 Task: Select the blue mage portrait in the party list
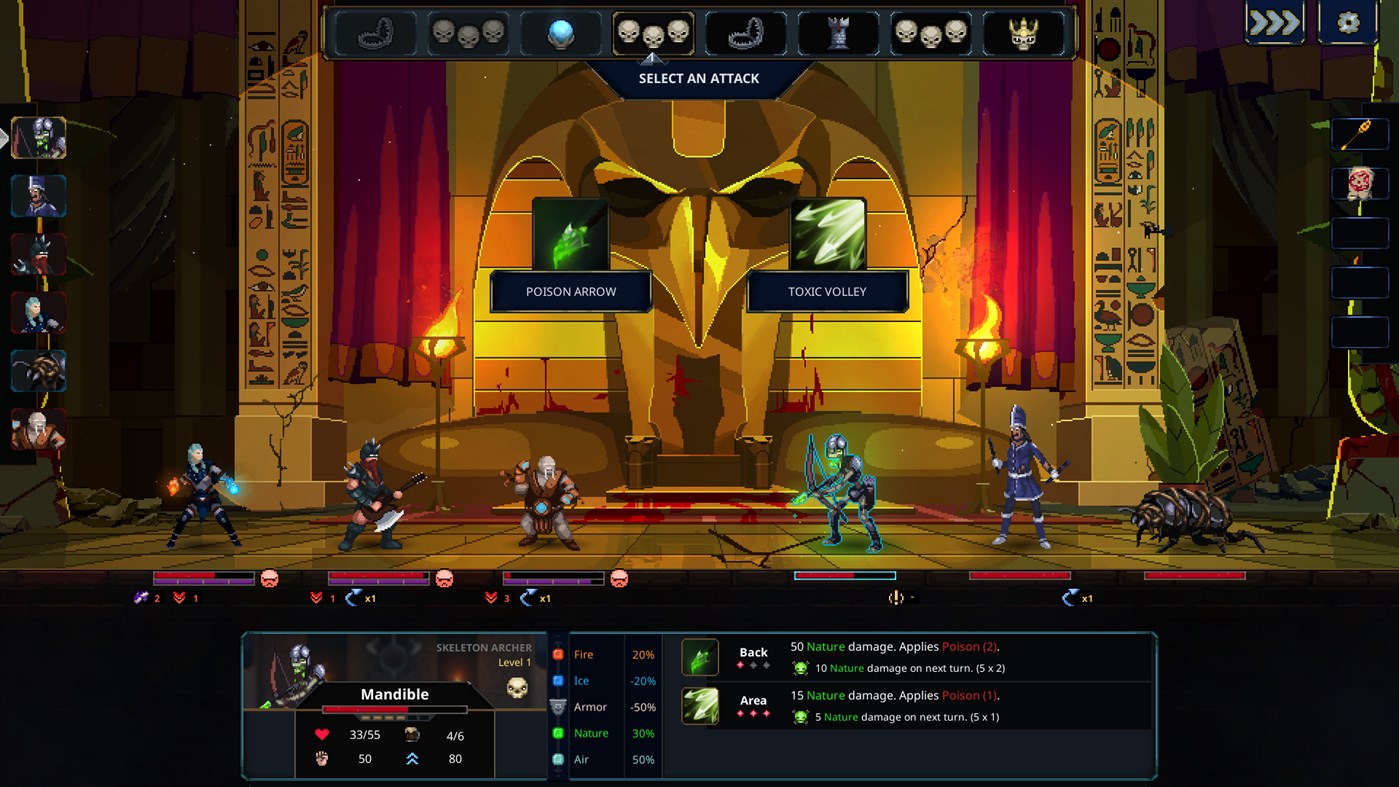click(x=38, y=313)
